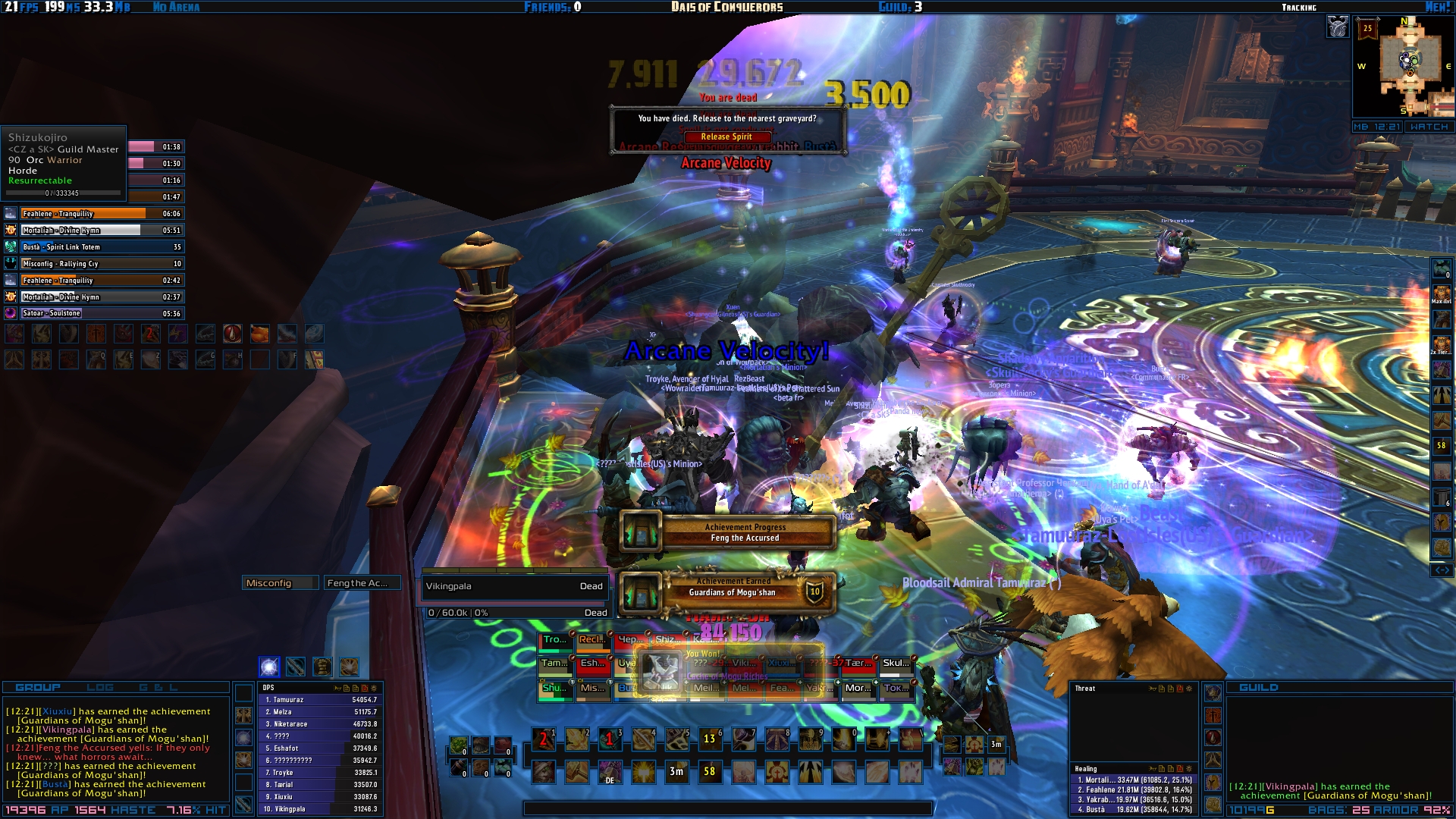The height and width of the screenshot is (819, 1456).
Task: Activate the action slot marked DE
Action: 610,772
